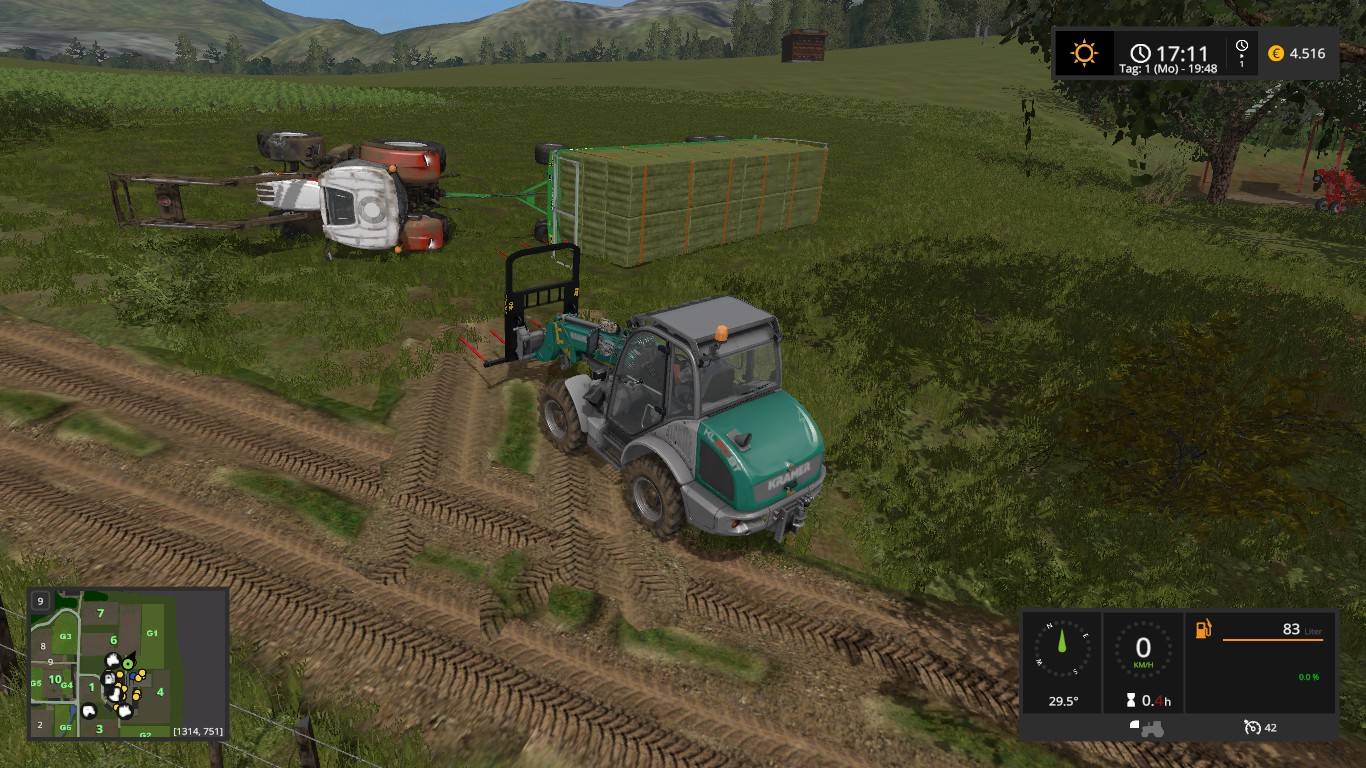Select the time scale stopwatch icon

(1242, 47)
